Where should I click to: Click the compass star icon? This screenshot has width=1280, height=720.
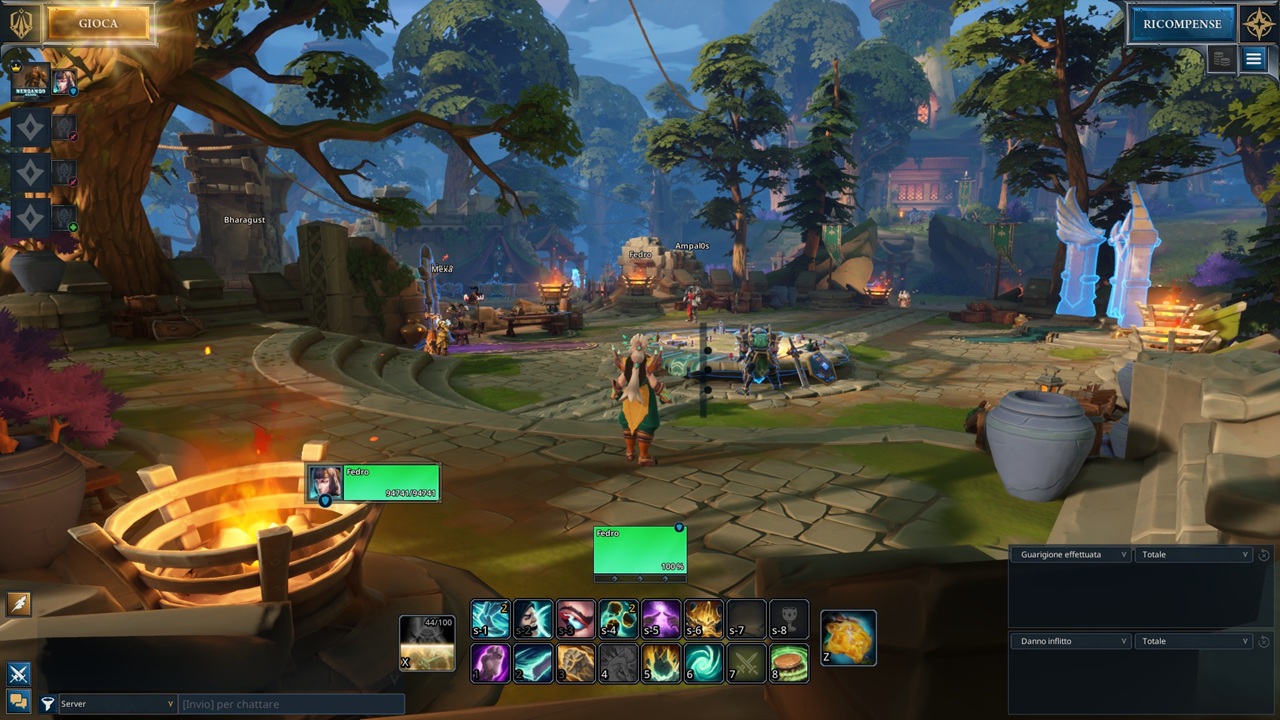coord(1259,24)
